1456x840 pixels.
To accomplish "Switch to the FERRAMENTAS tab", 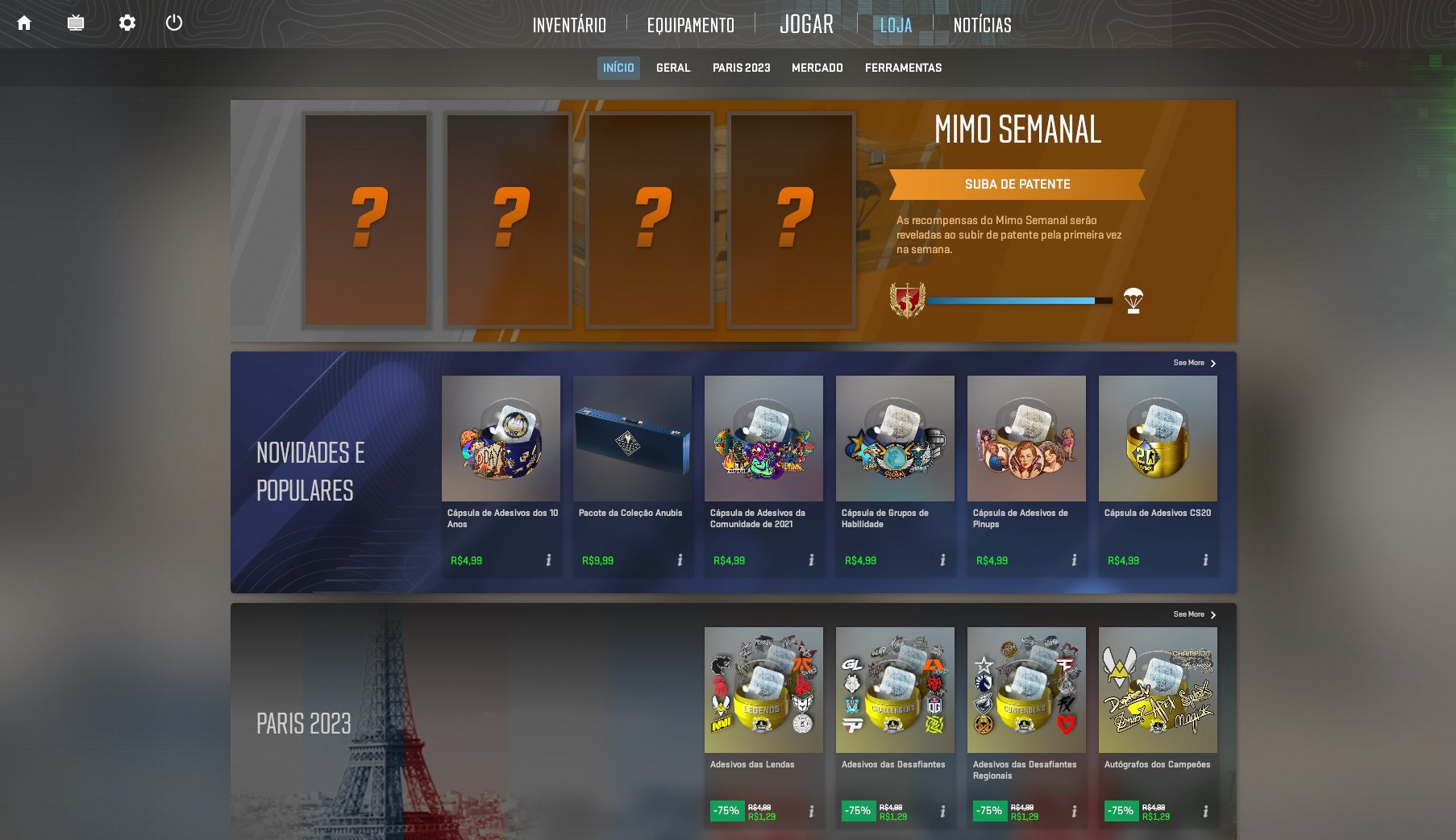I will pos(903,68).
